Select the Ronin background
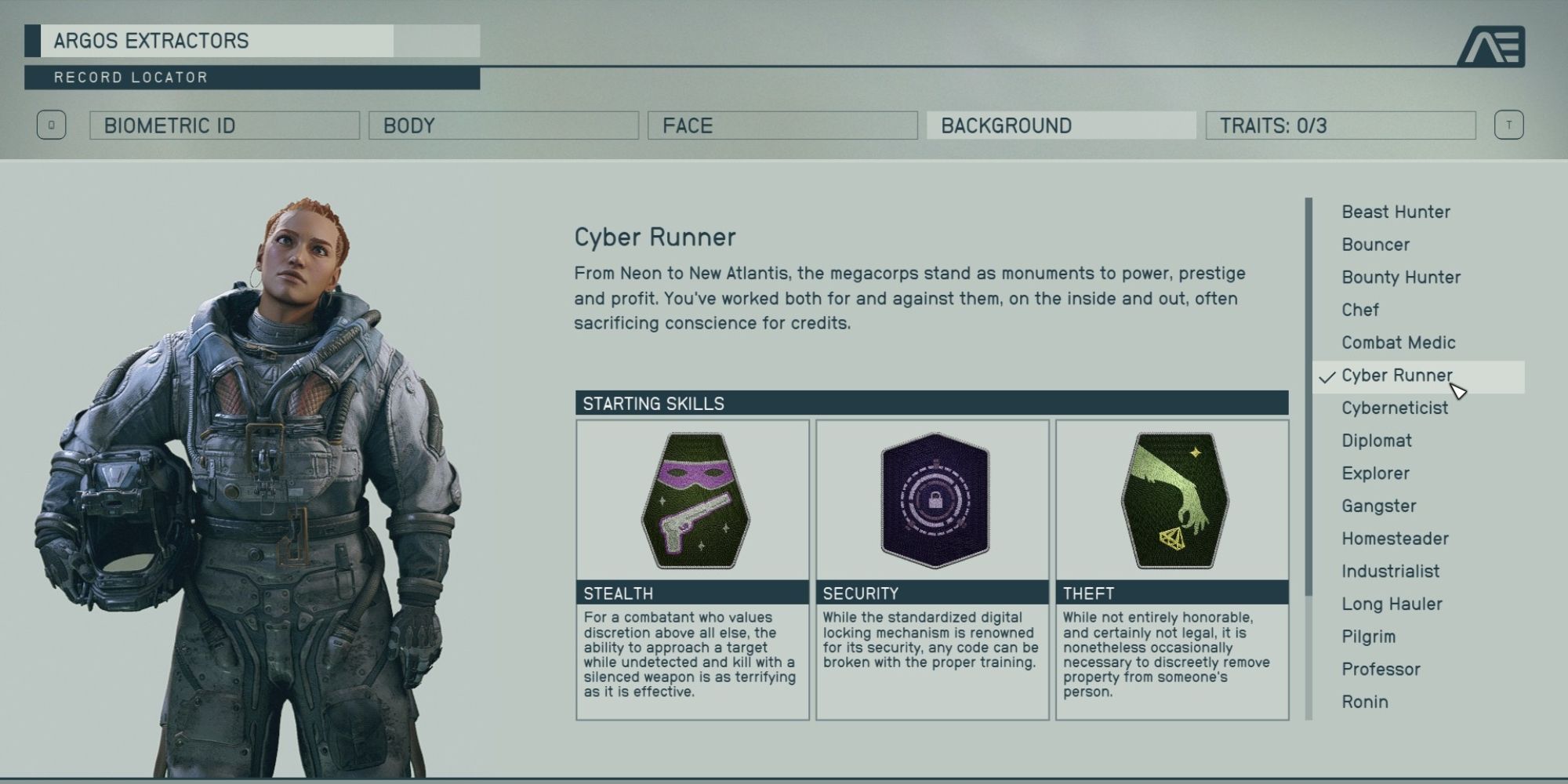 [1365, 702]
